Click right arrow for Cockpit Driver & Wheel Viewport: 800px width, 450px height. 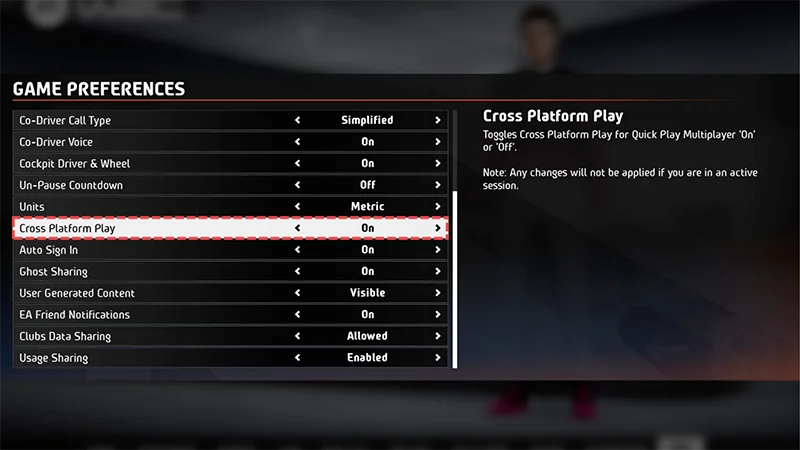(x=438, y=164)
